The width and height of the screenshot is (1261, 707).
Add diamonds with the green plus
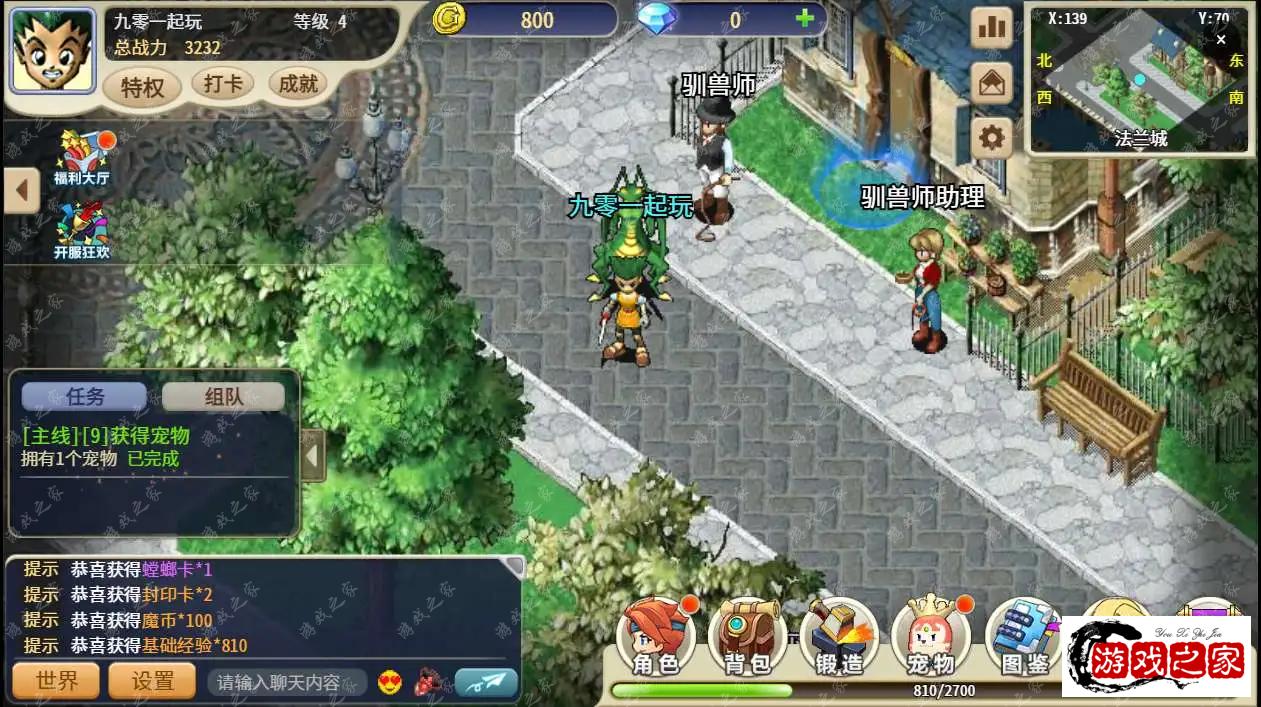[804, 19]
